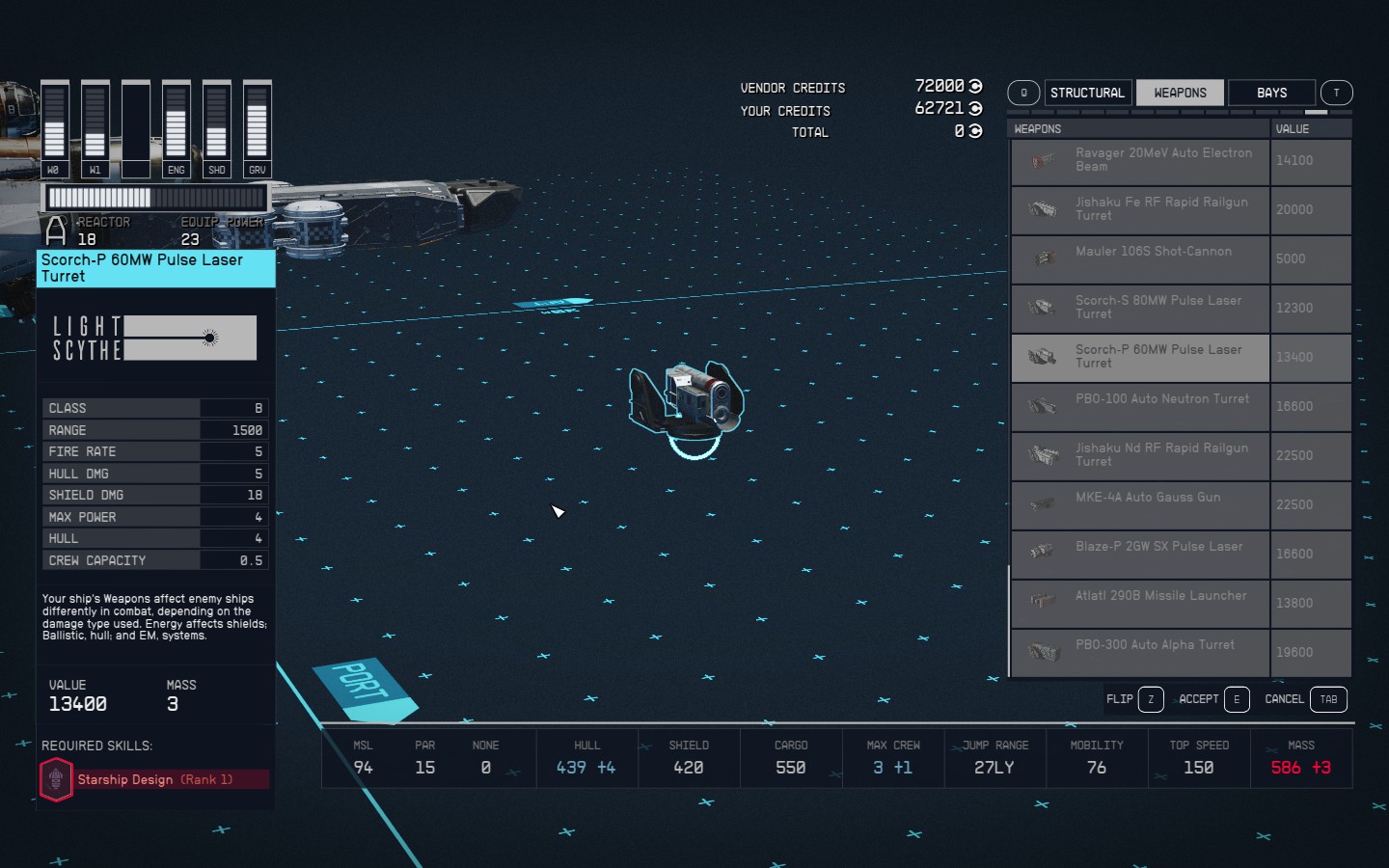Switch to the STRUCTURAL tab
Viewport: 1389px width, 868px height.
tap(1087, 92)
